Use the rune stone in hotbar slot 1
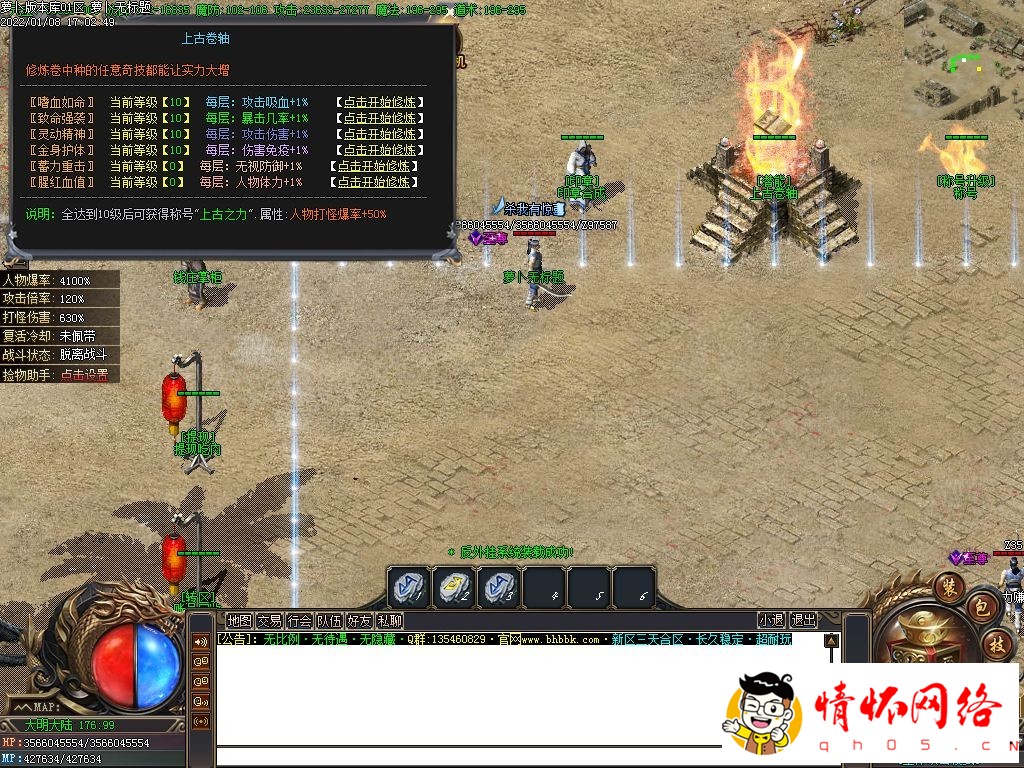Viewport: 1024px width, 768px height. click(408, 587)
